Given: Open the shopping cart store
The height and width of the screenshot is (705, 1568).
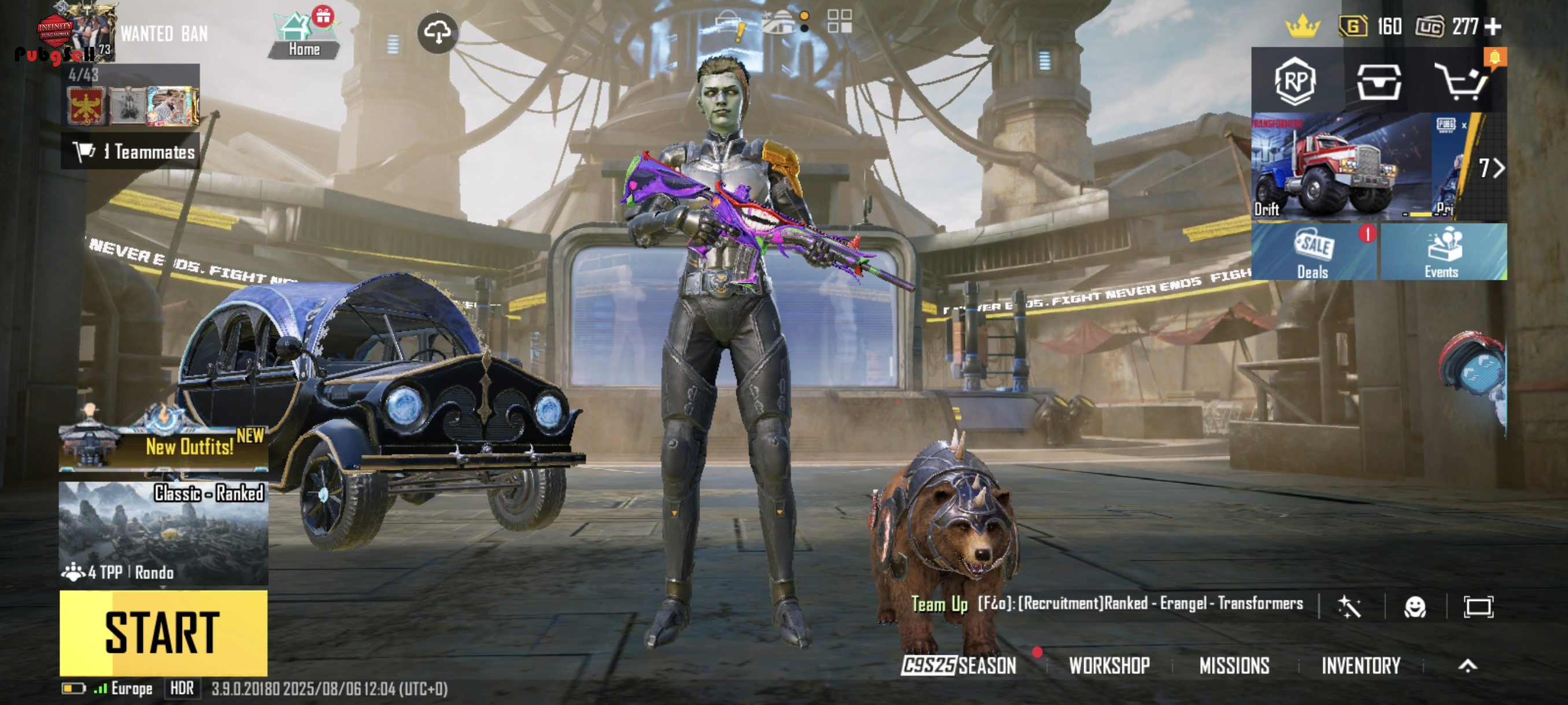Looking at the screenshot, I should click(1463, 81).
